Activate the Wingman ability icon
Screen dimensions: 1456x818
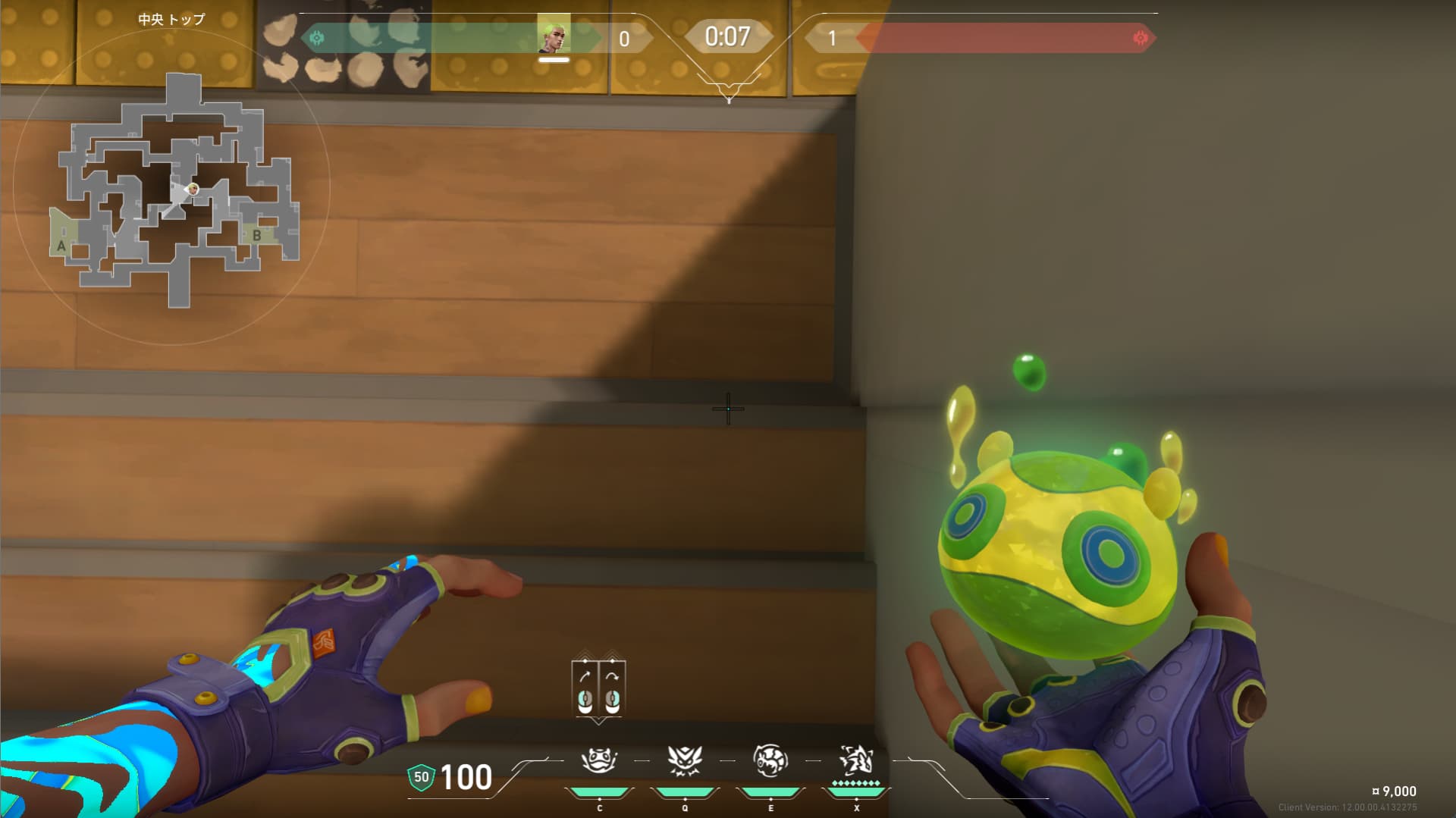tap(685, 760)
